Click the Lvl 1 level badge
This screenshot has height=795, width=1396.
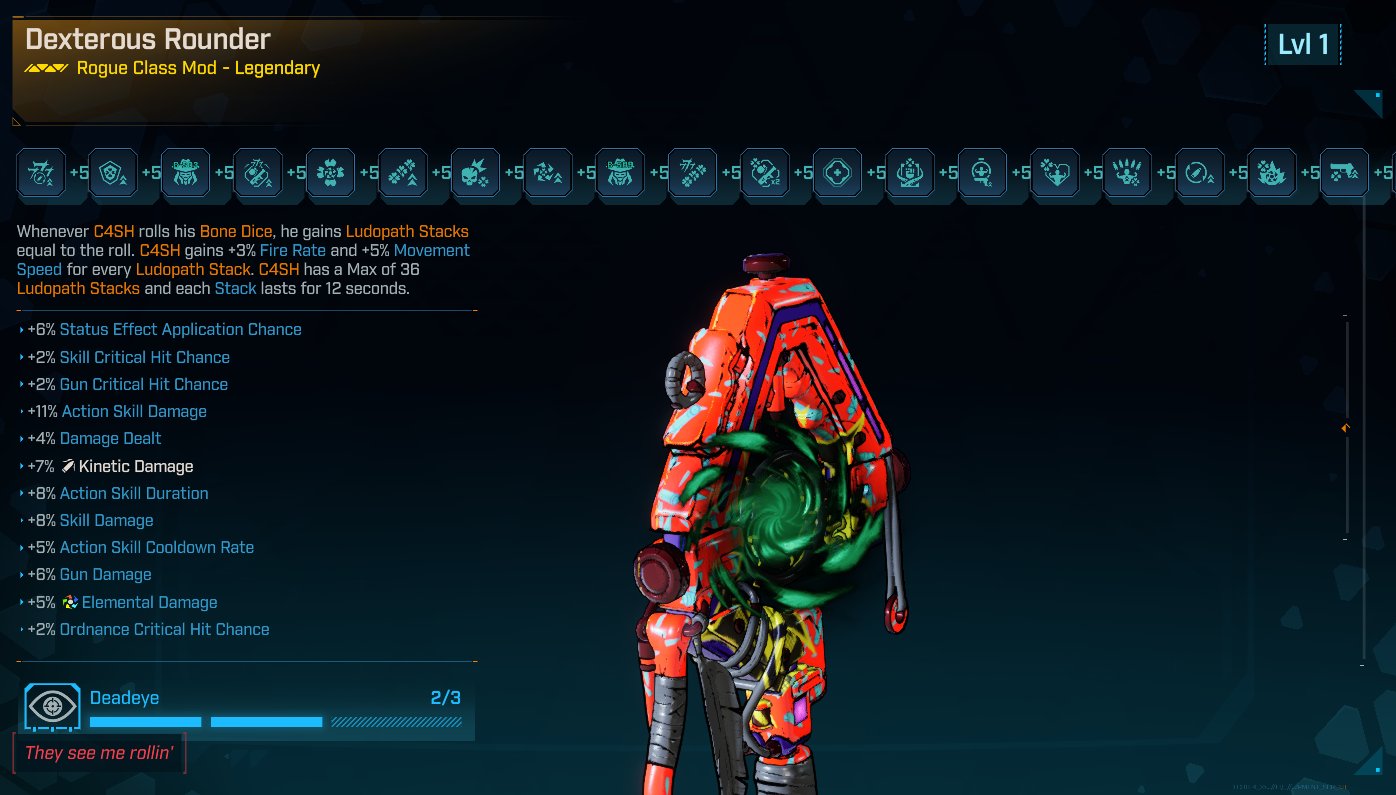[1303, 45]
